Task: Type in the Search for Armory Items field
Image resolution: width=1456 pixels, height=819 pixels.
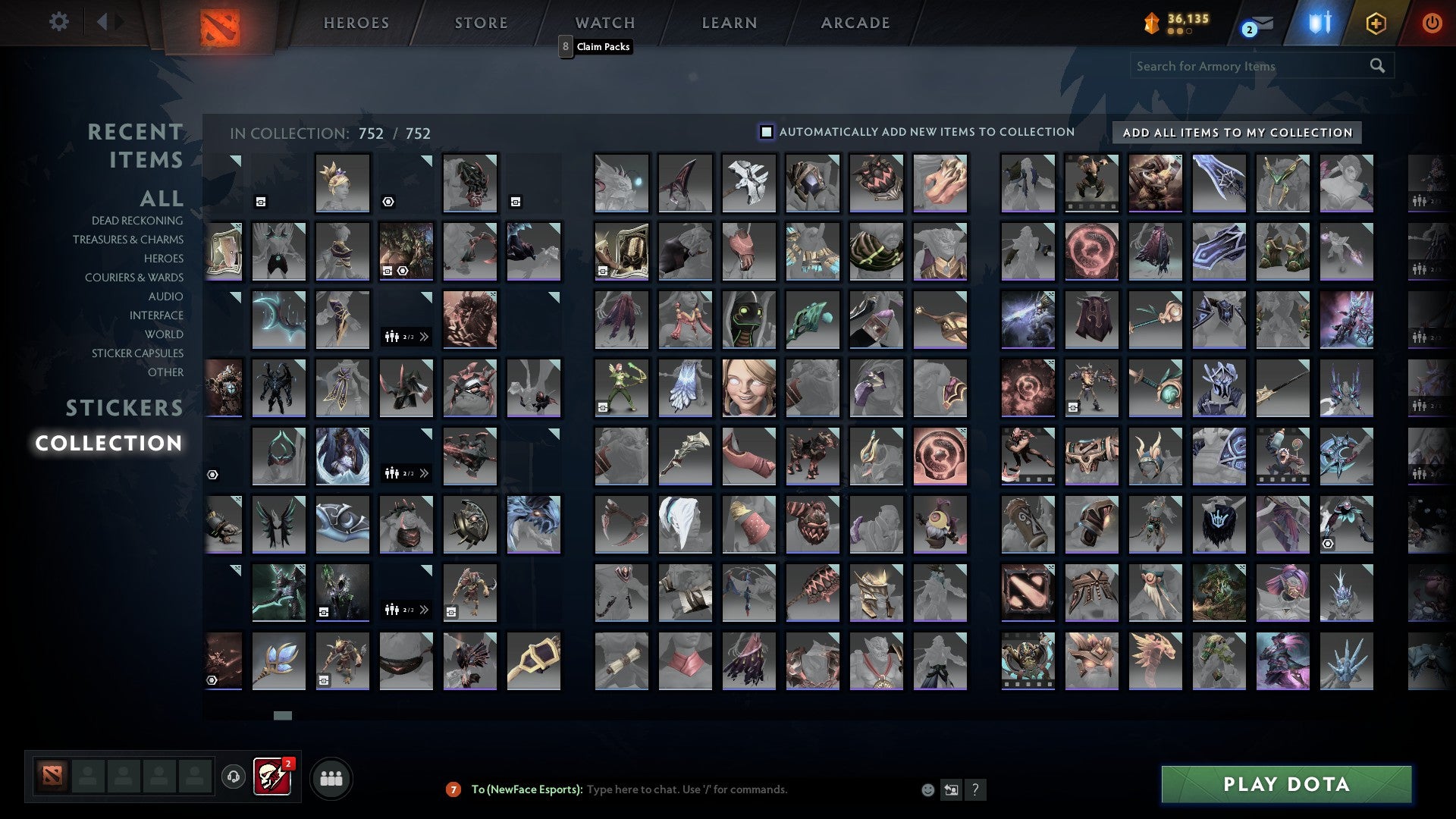Action: tap(1244, 66)
